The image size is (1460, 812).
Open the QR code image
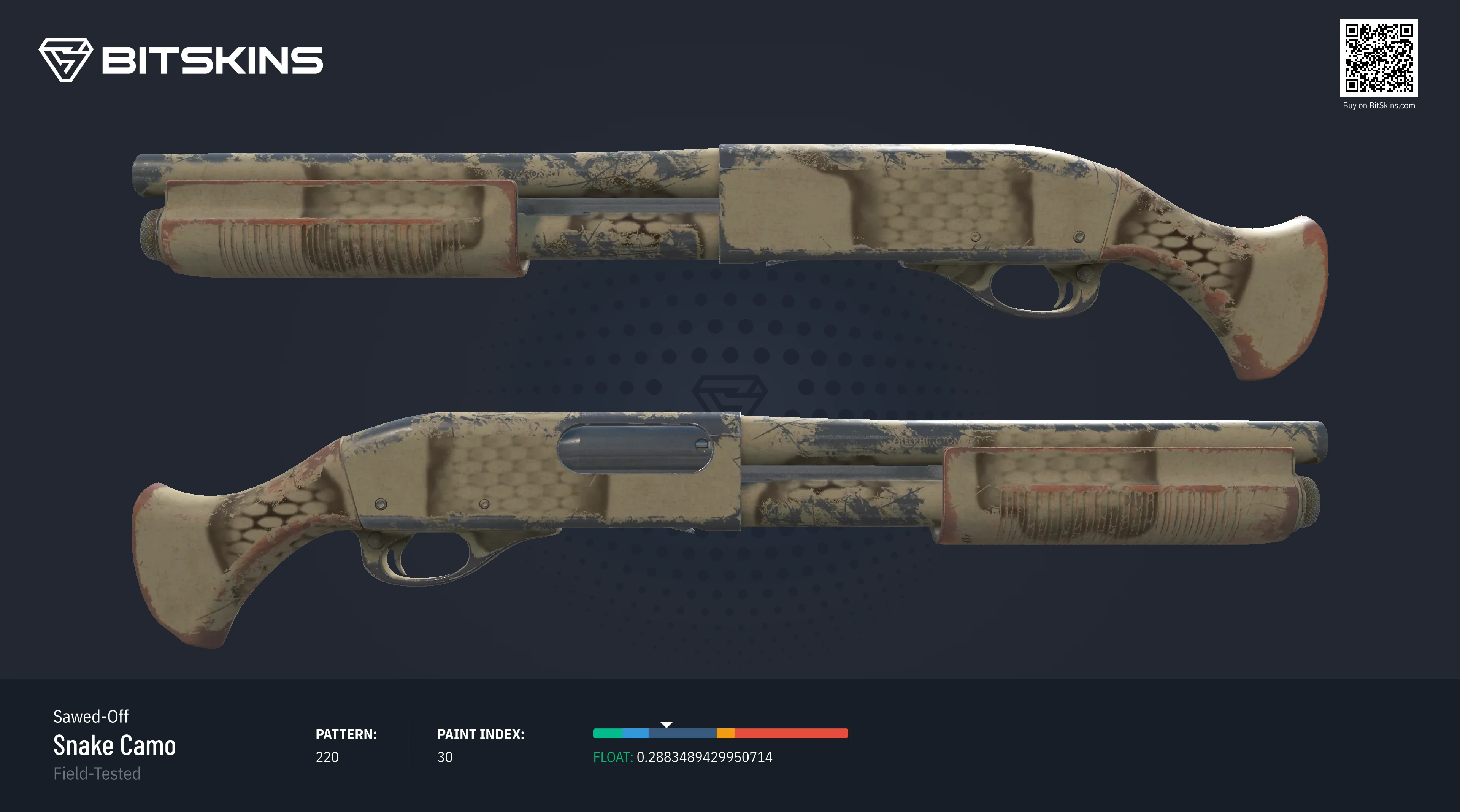[1378, 58]
